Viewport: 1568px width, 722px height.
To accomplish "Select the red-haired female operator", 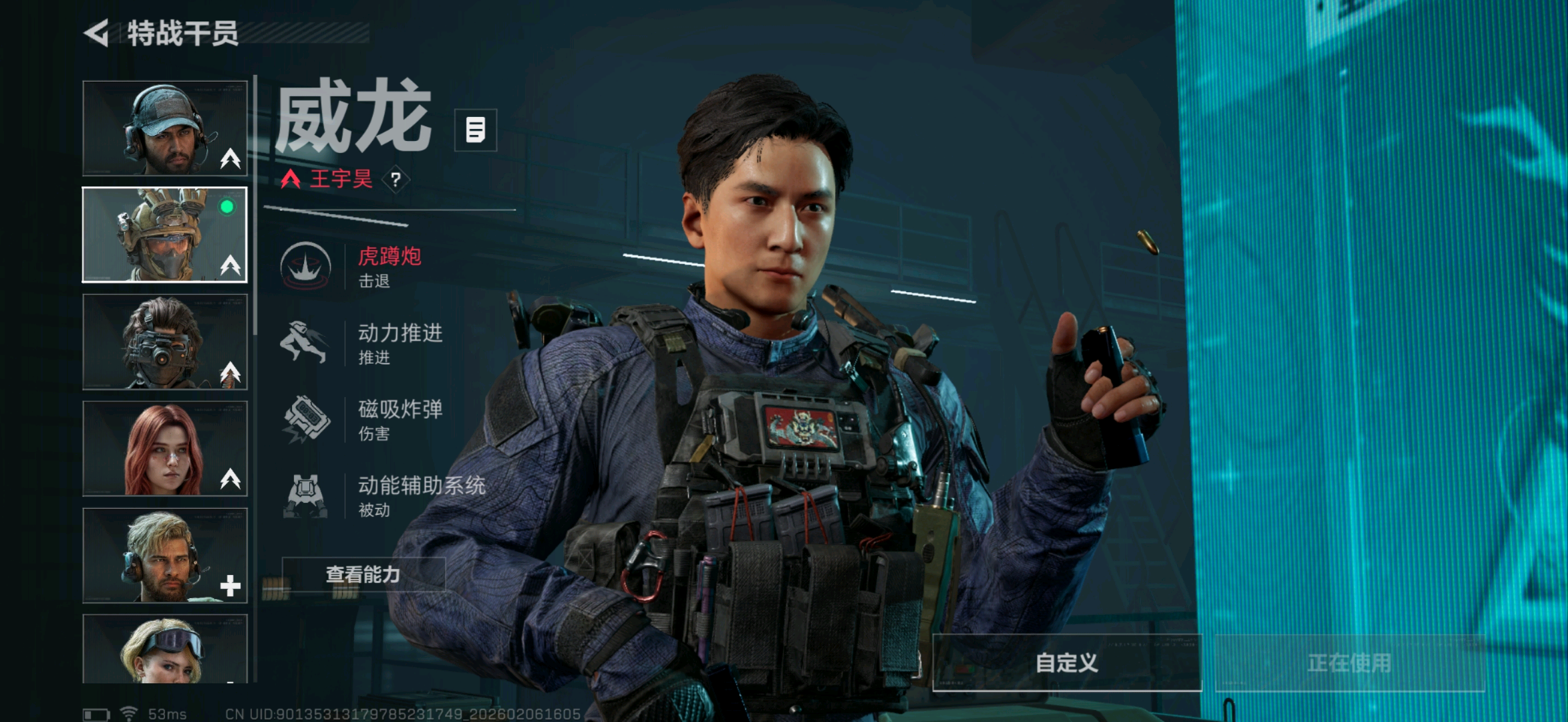I will (164, 449).
